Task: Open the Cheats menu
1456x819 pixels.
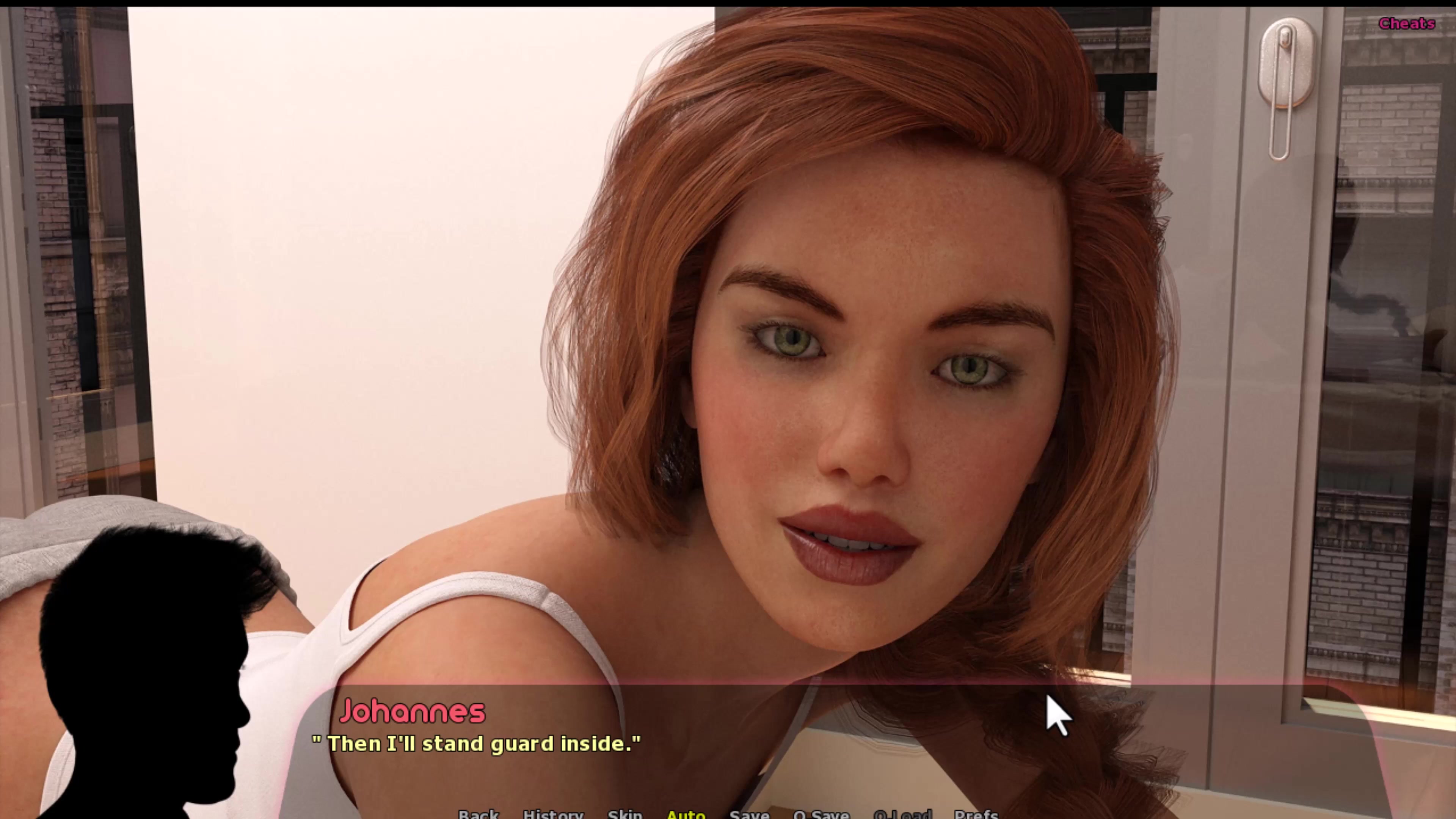Action: 1406,24
